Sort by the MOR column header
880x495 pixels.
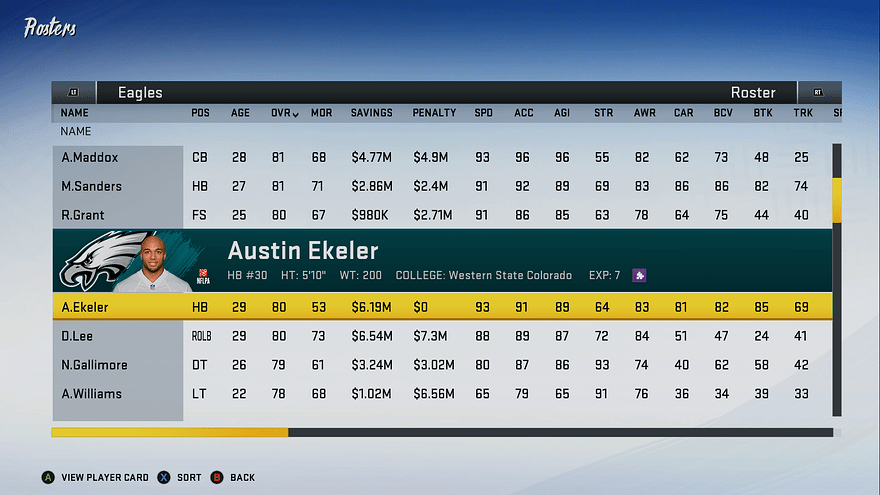pyautogui.click(x=321, y=113)
